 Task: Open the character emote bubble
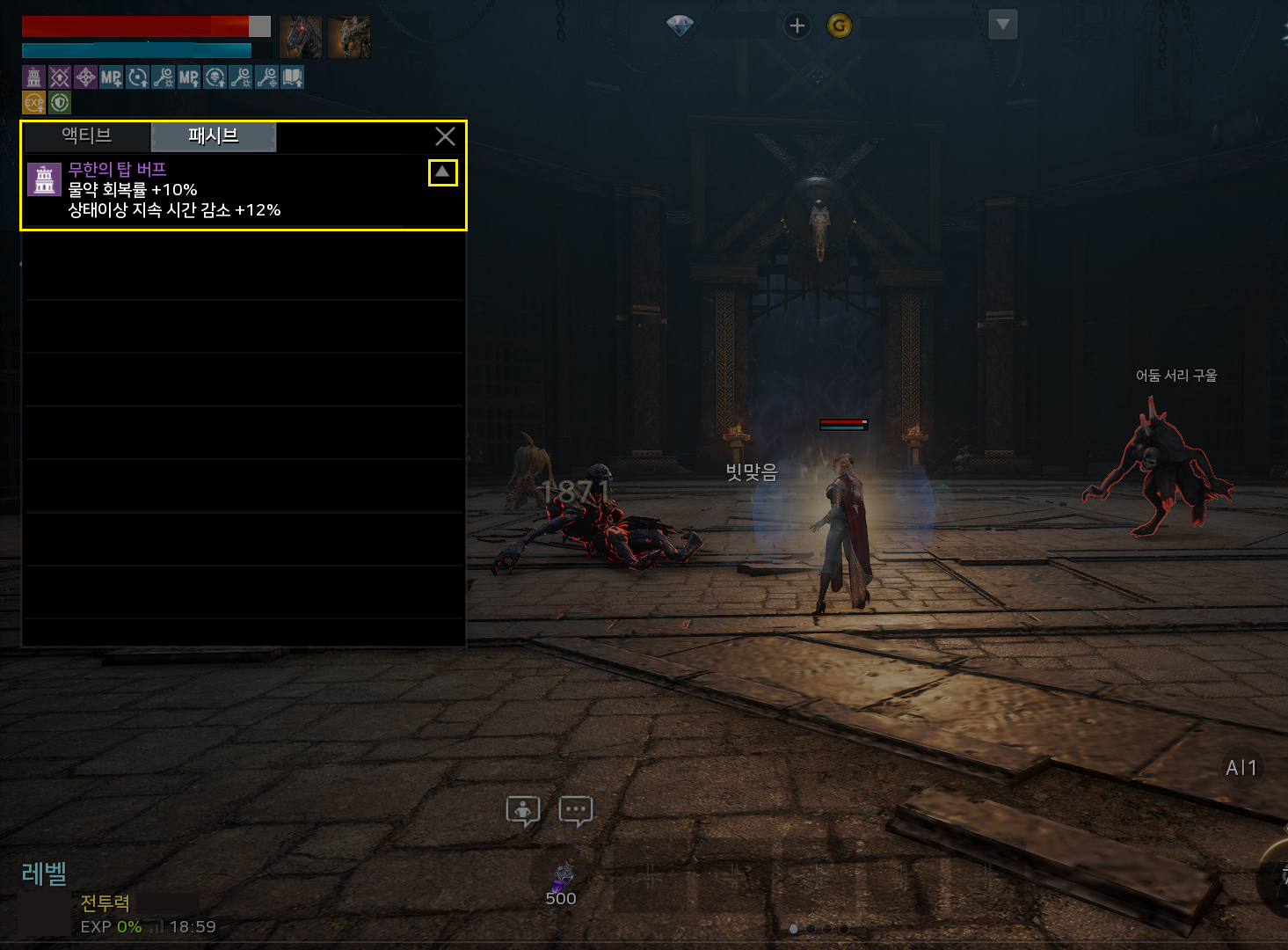(523, 810)
